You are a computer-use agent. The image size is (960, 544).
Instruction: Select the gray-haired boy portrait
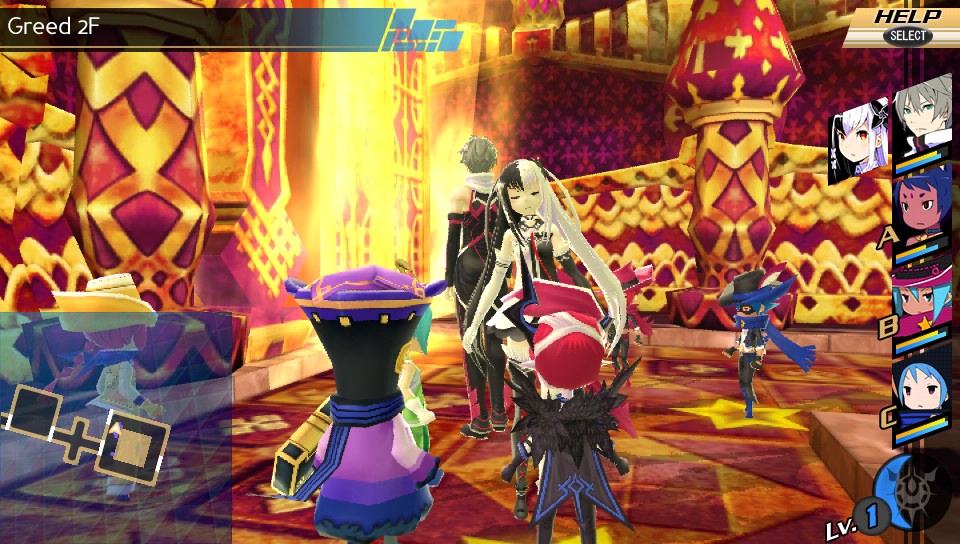pos(922,115)
